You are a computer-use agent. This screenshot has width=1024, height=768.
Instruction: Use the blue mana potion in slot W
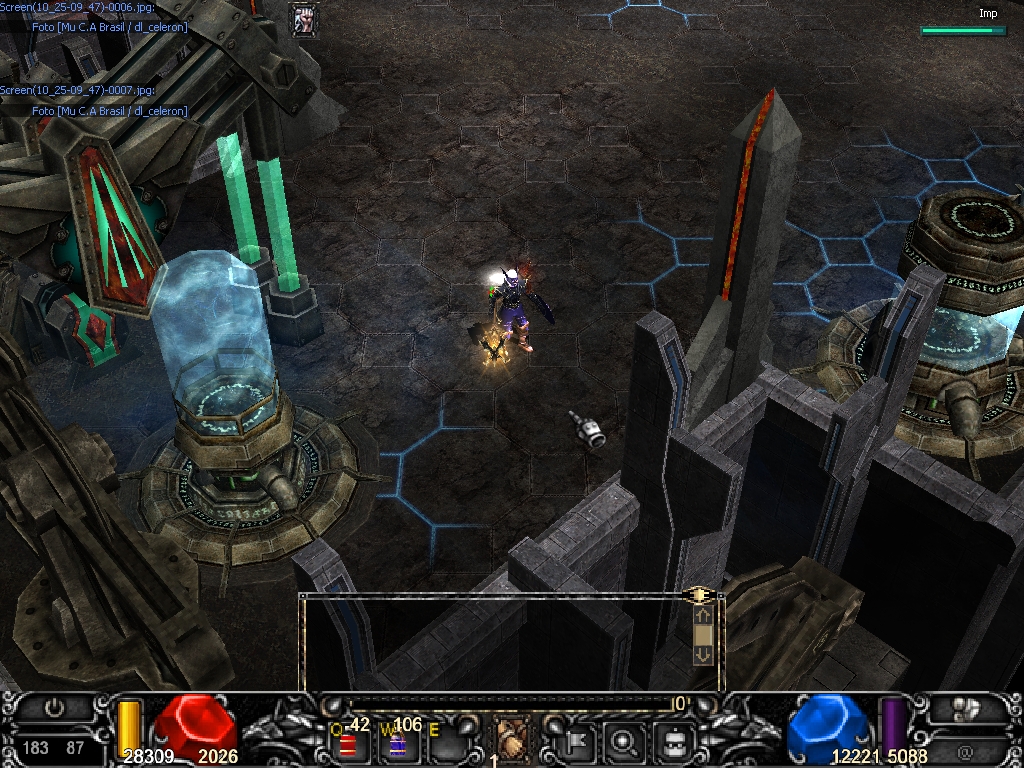tap(398, 745)
